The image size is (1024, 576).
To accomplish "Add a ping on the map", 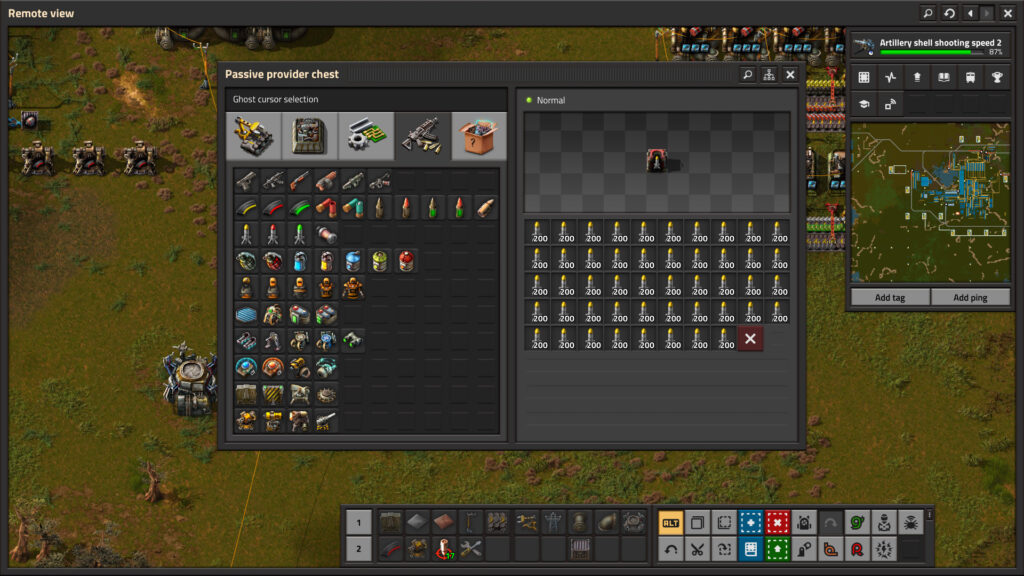I will tap(970, 297).
